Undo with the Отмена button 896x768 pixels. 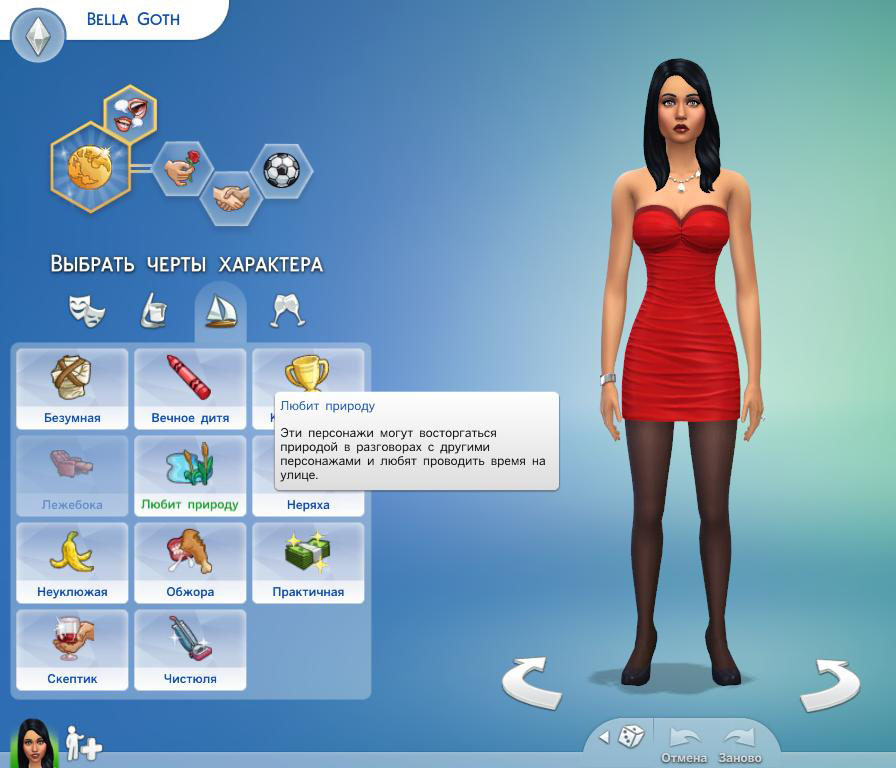pyautogui.click(x=684, y=742)
